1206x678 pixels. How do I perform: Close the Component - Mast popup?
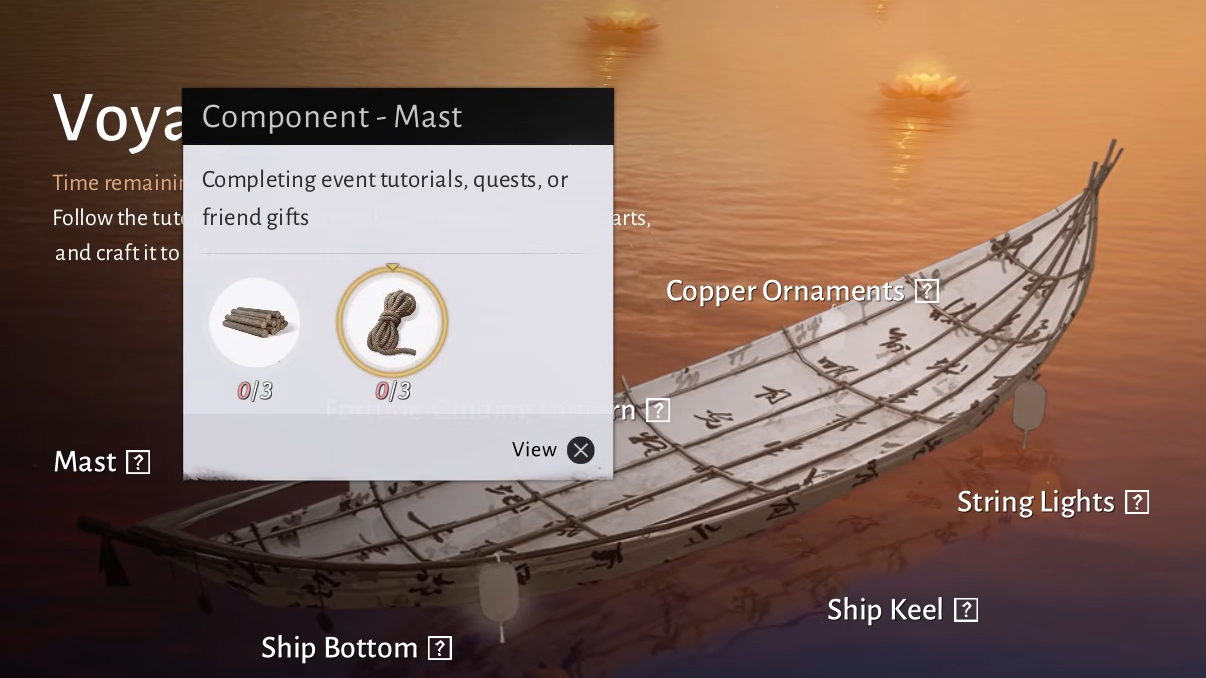[580, 450]
